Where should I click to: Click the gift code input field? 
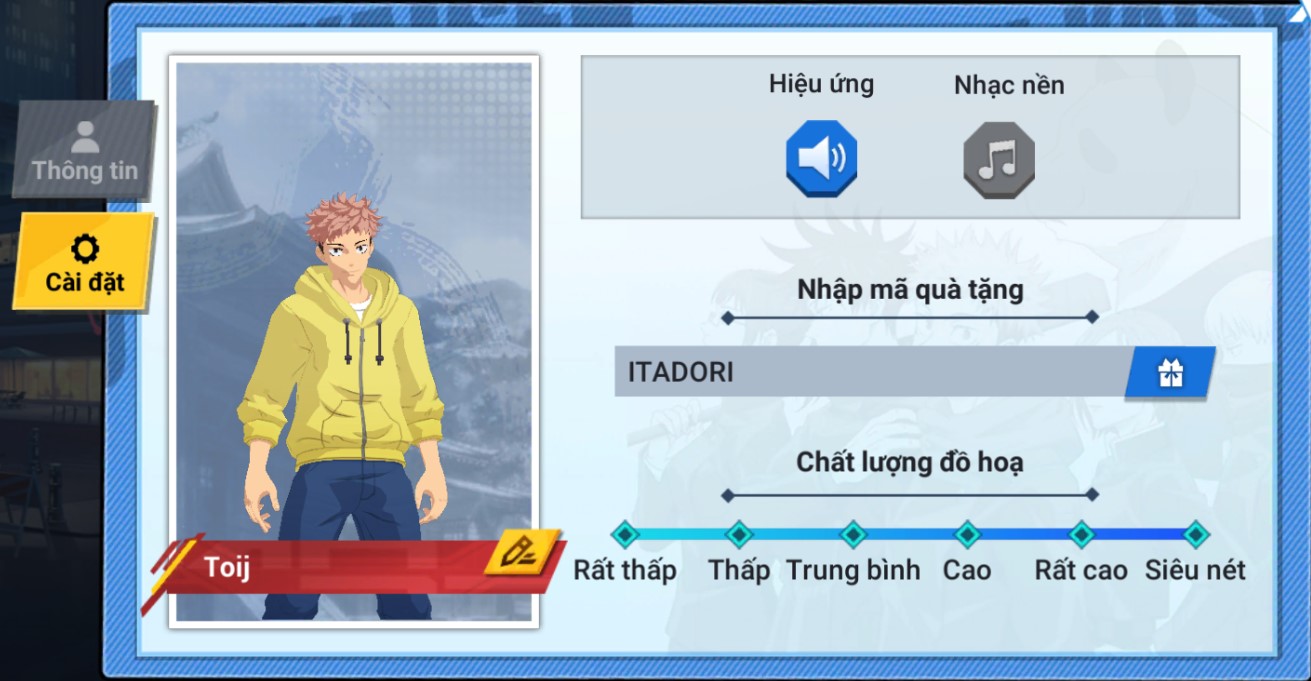pyautogui.click(x=870, y=372)
